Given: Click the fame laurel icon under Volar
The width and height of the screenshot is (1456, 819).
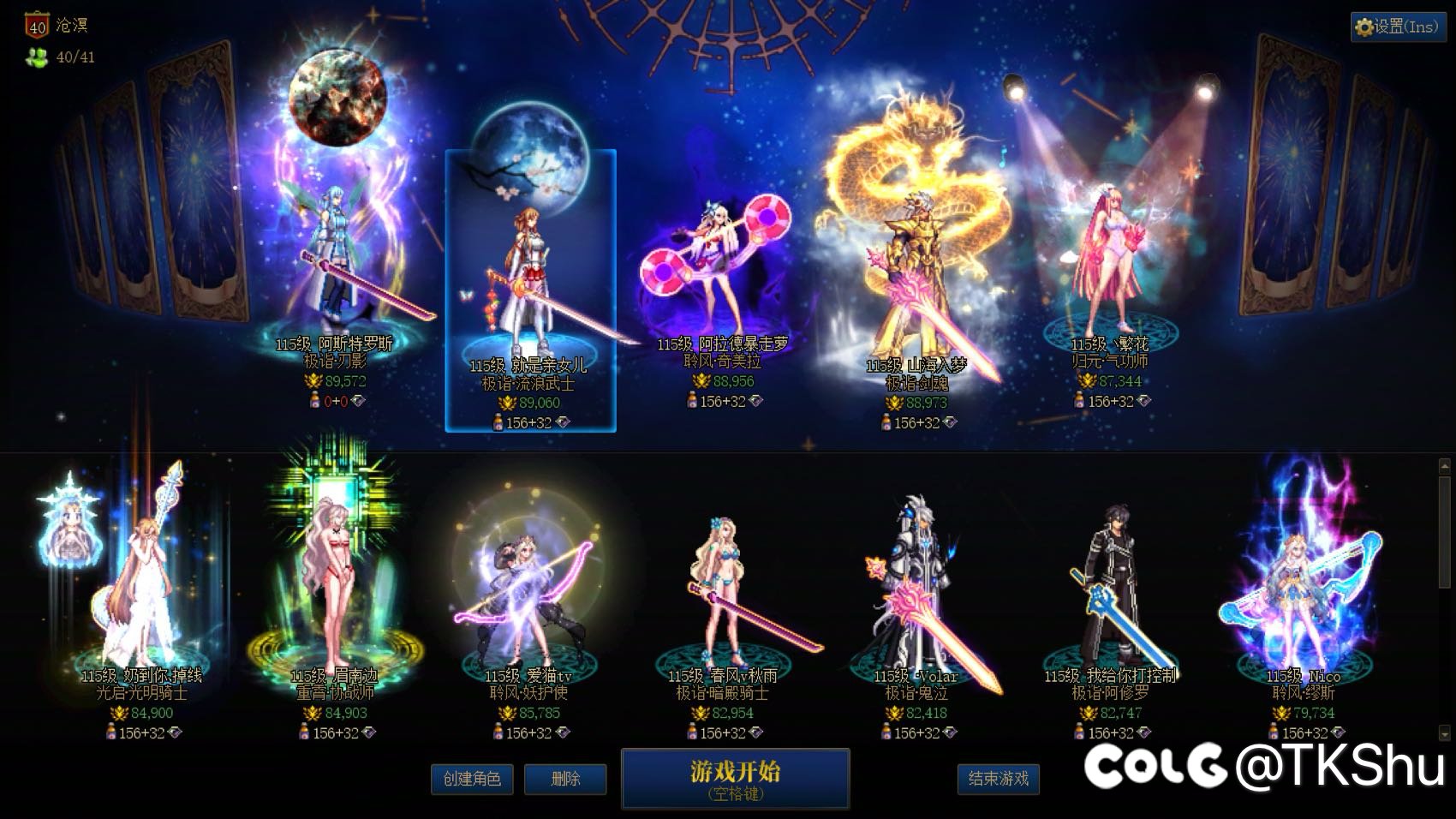Looking at the screenshot, I should point(893,713).
